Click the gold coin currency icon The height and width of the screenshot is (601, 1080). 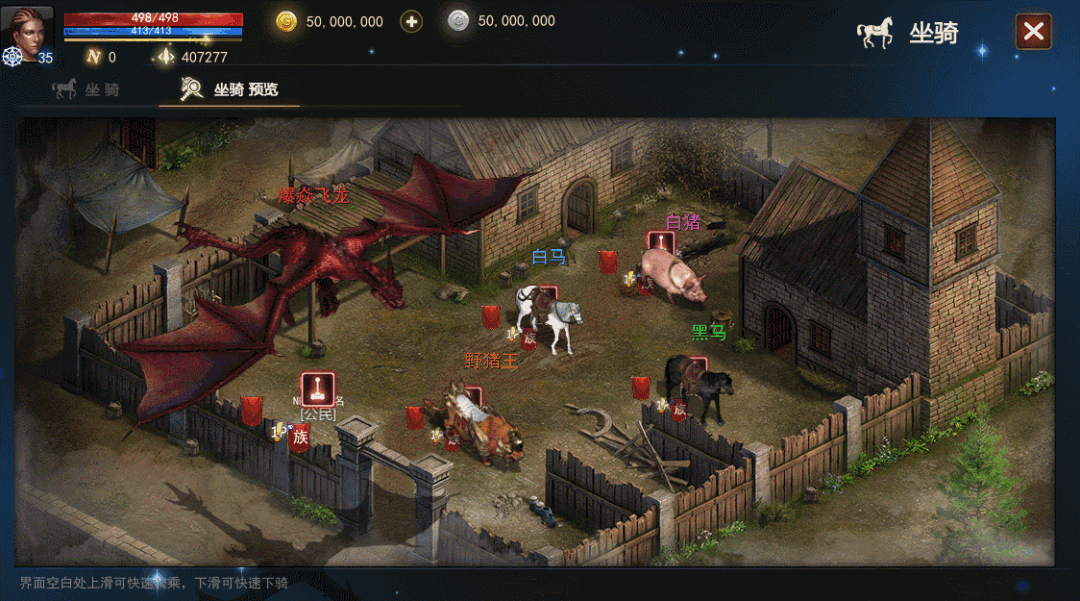287,21
